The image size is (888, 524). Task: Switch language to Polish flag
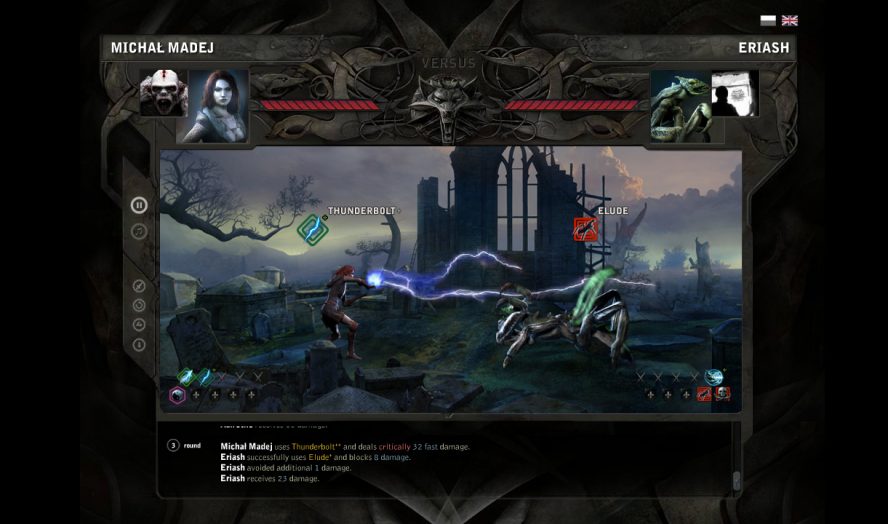(x=768, y=20)
